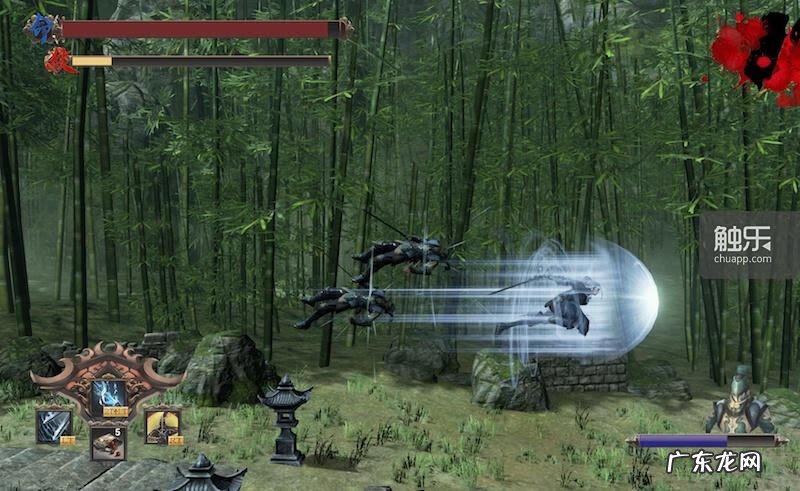Activate the lightning bolt skill icon
Image resolution: width=800 pixels, height=491 pixels.
click(108, 398)
